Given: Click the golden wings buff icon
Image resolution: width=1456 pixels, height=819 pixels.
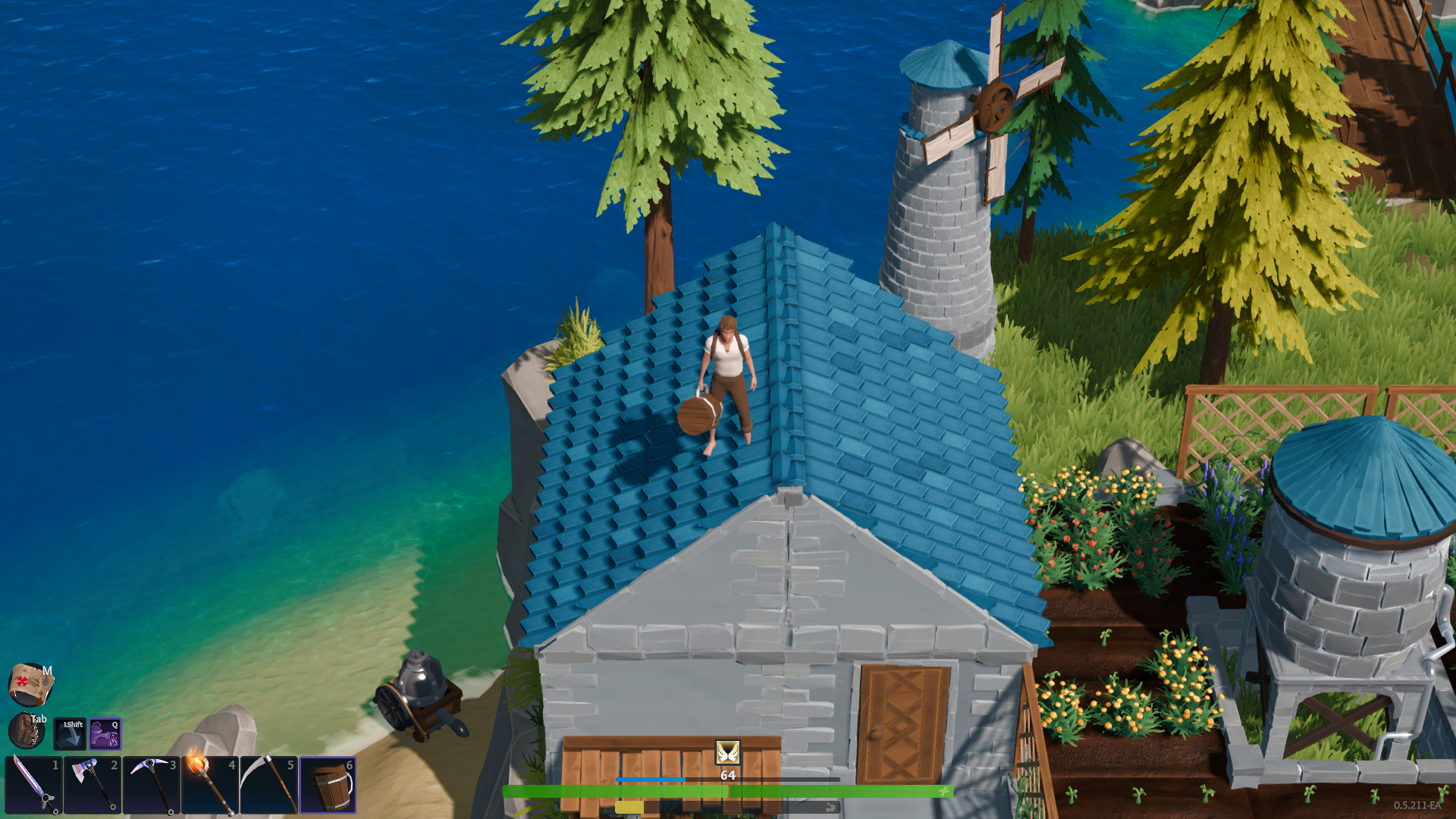Looking at the screenshot, I should pyautogui.click(x=727, y=752).
